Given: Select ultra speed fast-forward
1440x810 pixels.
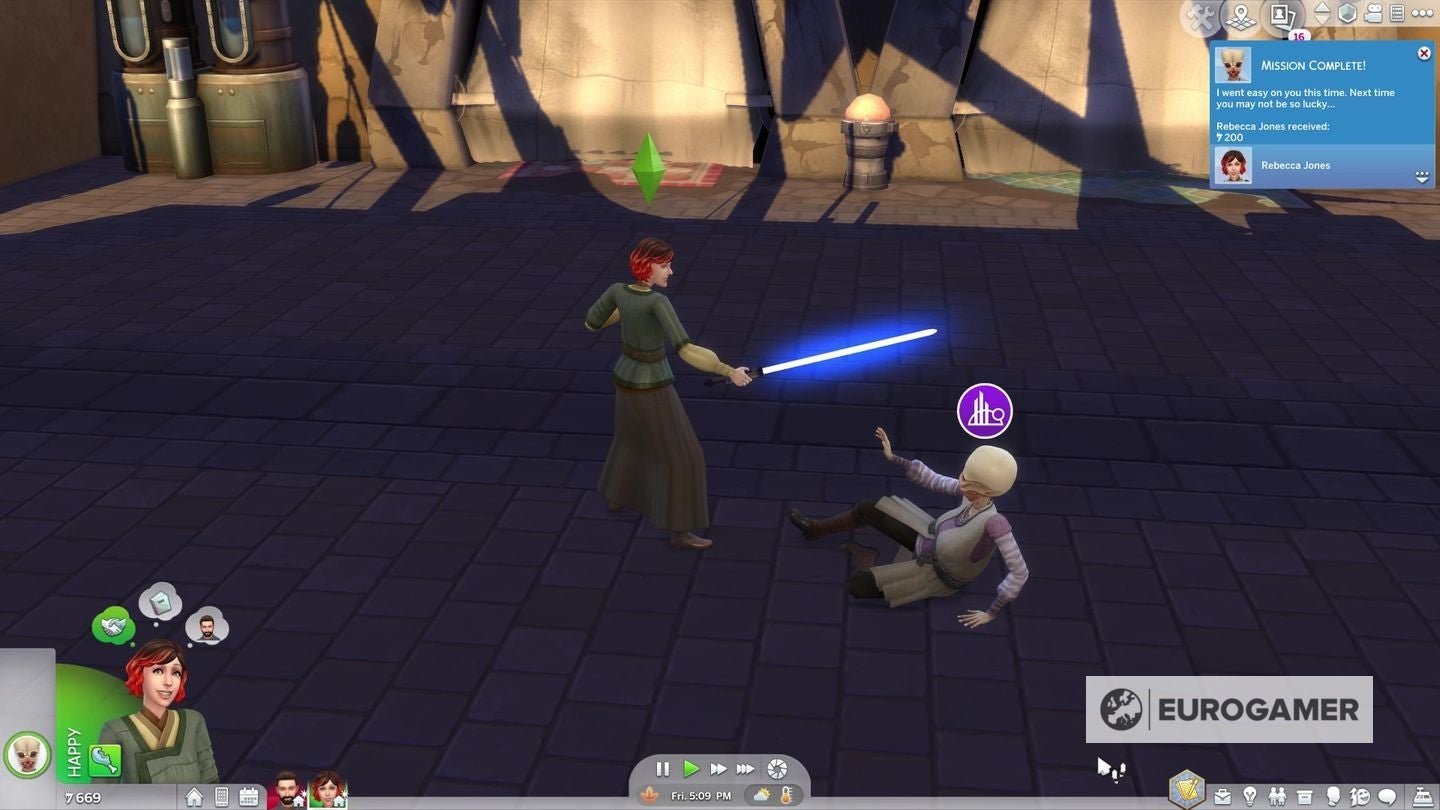Looking at the screenshot, I should [x=745, y=769].
